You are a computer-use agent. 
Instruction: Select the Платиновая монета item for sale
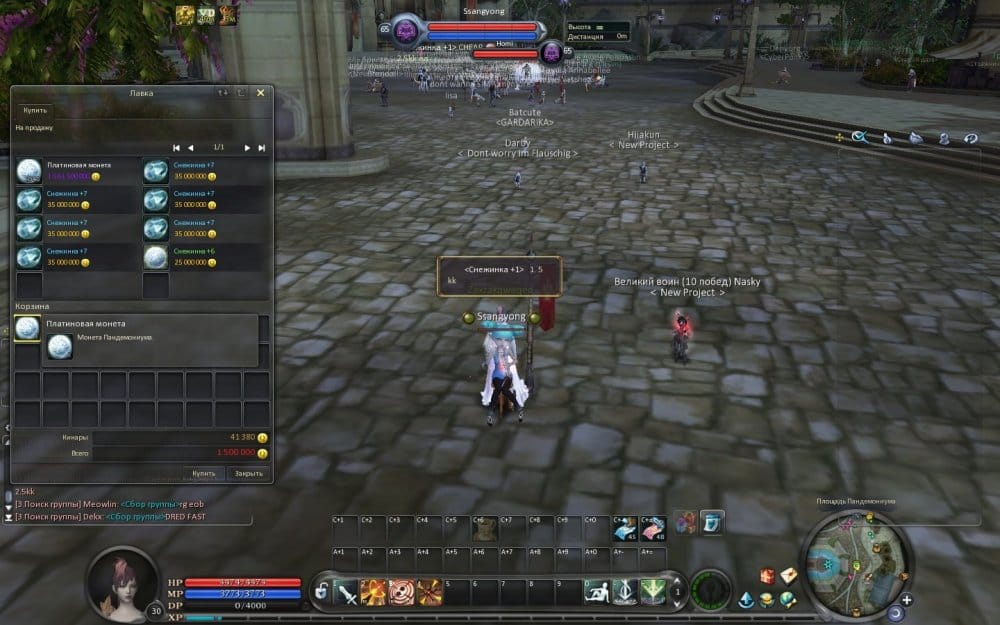29,170
